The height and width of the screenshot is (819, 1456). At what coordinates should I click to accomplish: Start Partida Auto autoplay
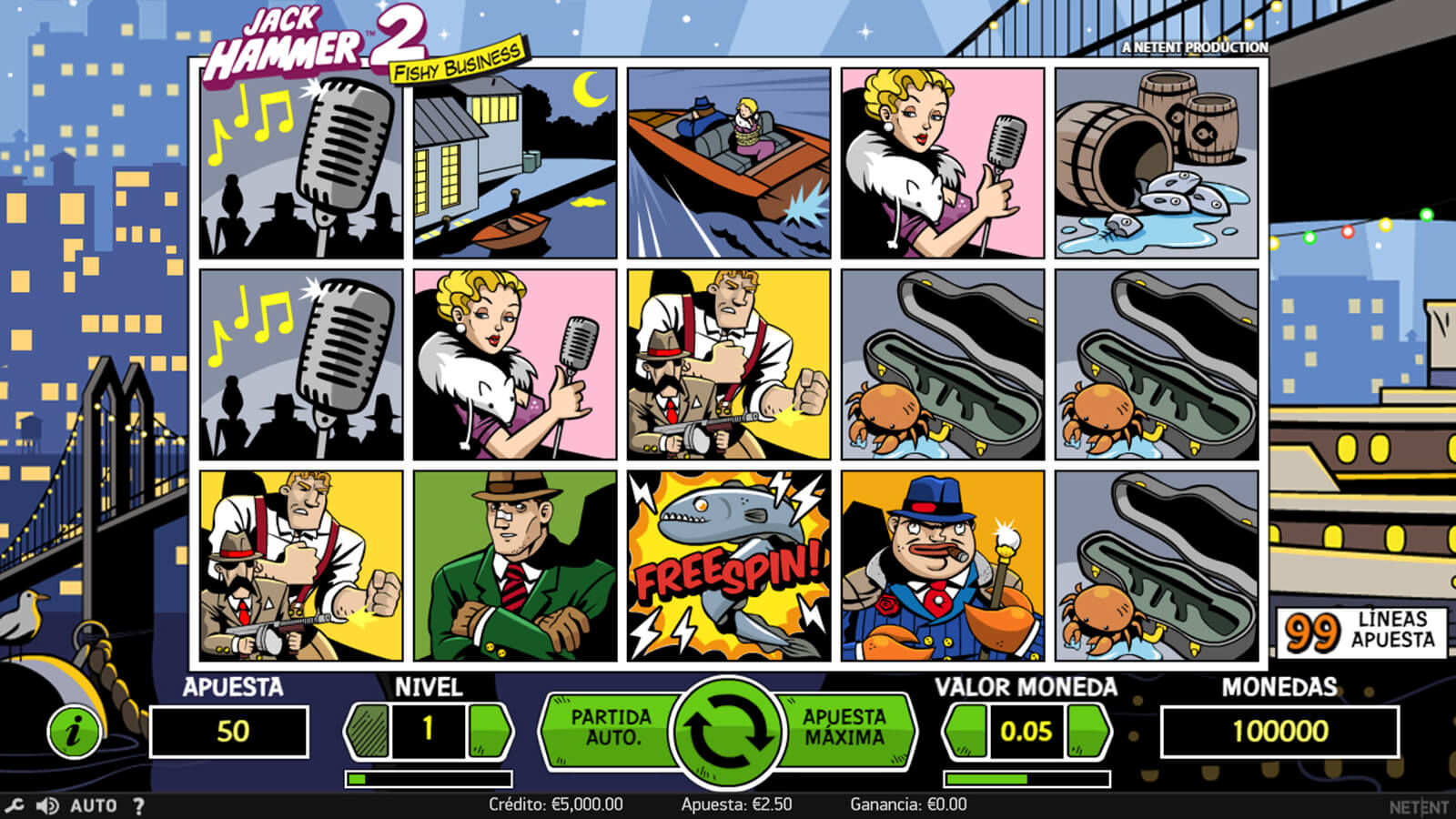click(610, 728)
